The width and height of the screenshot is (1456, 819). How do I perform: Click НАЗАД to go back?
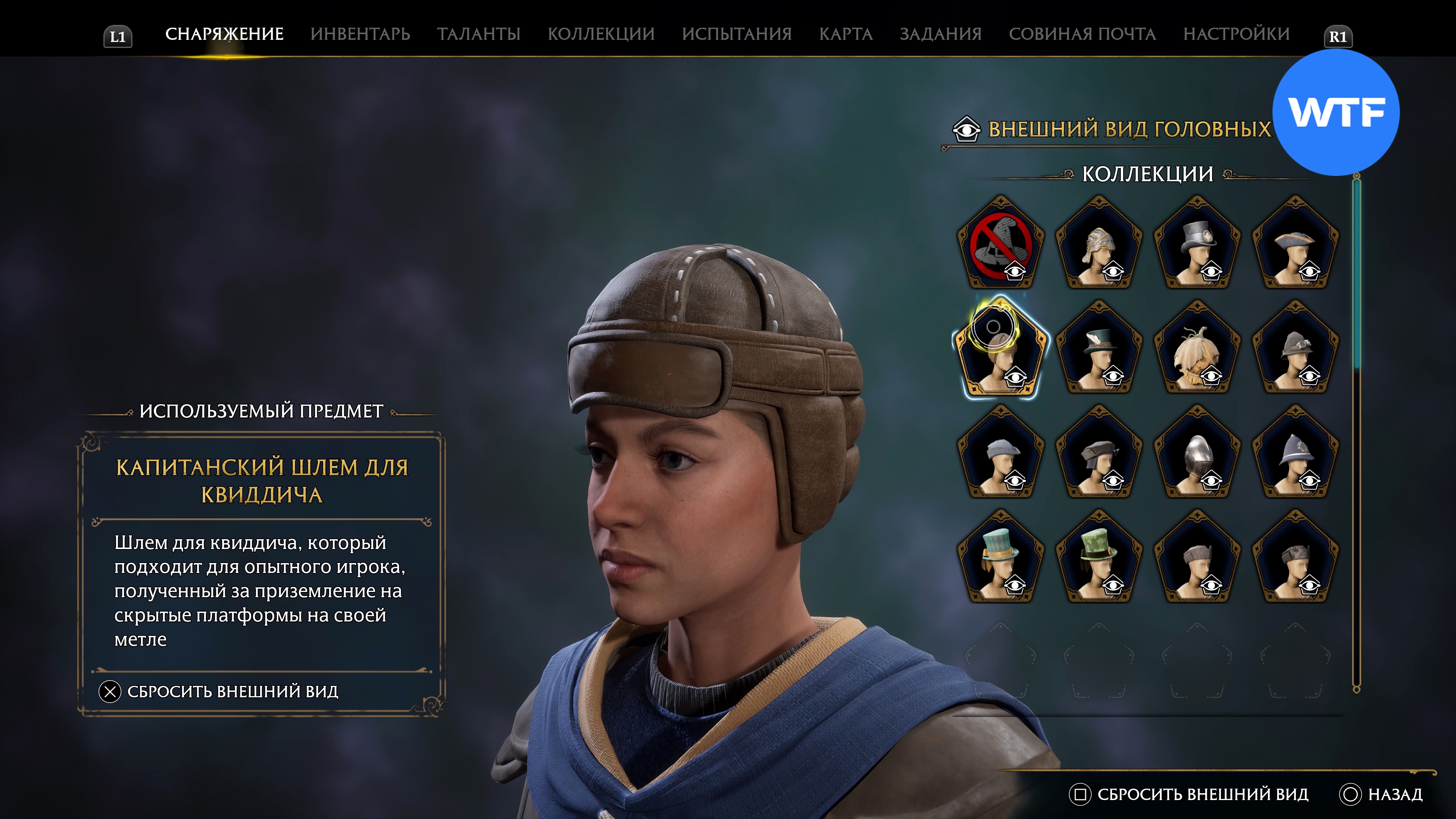[x=1382, y=794]
